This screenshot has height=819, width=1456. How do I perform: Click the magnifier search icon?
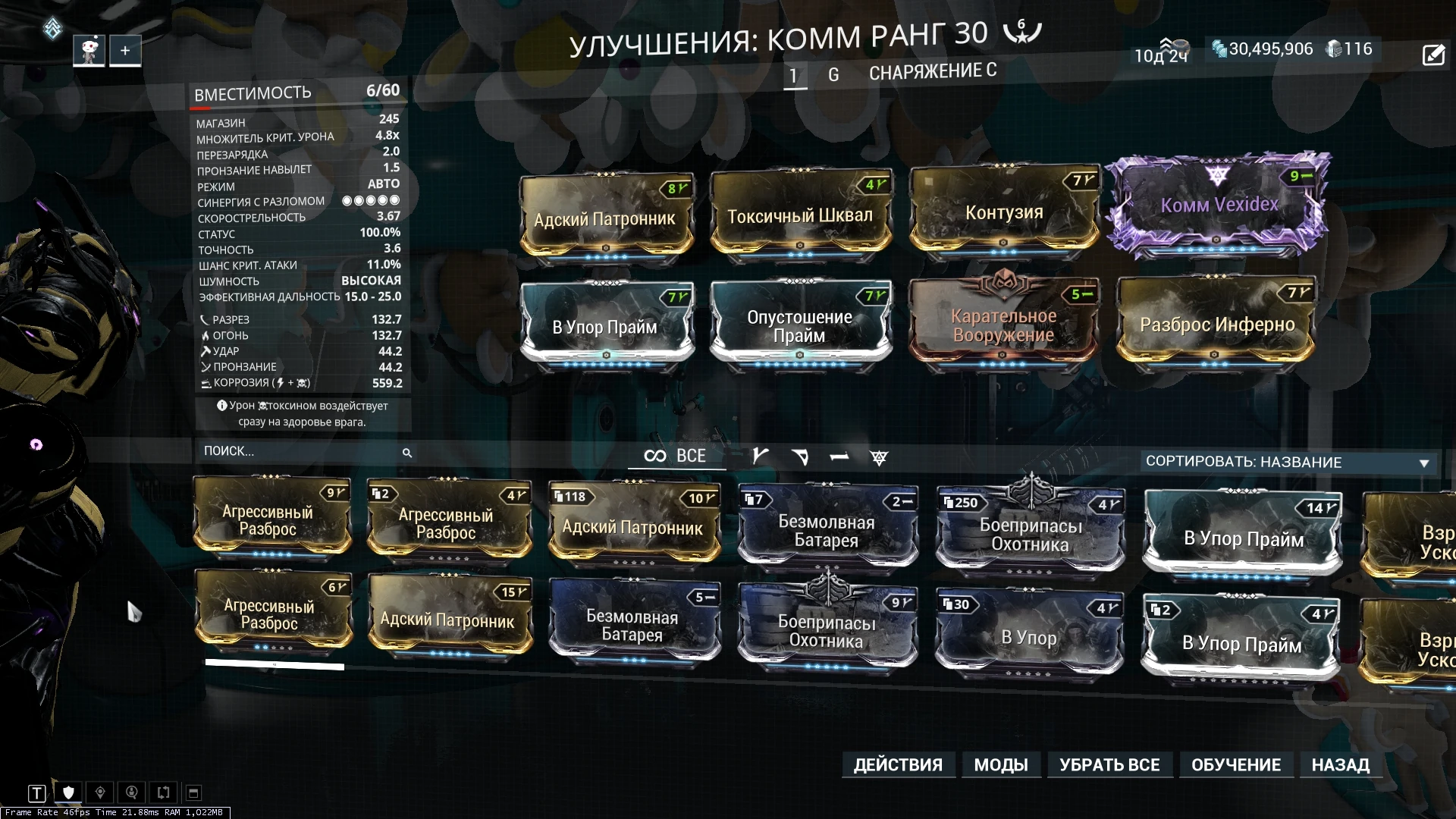tap(409, 453)
